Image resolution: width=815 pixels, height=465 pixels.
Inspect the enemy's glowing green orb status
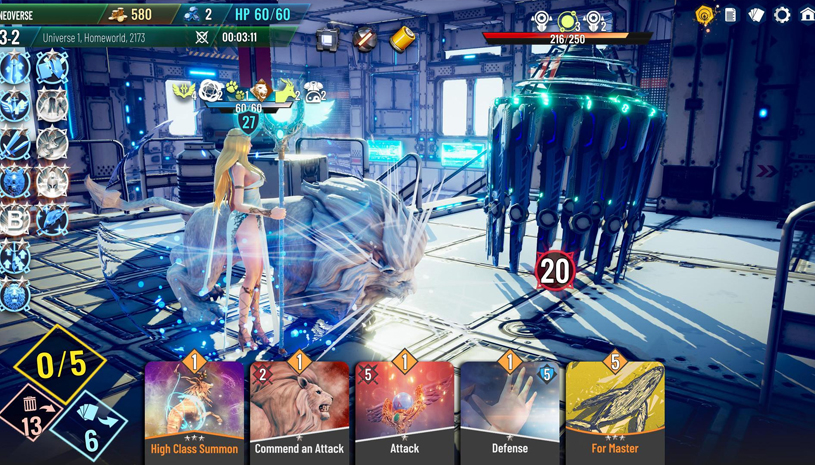coord(567,21)
